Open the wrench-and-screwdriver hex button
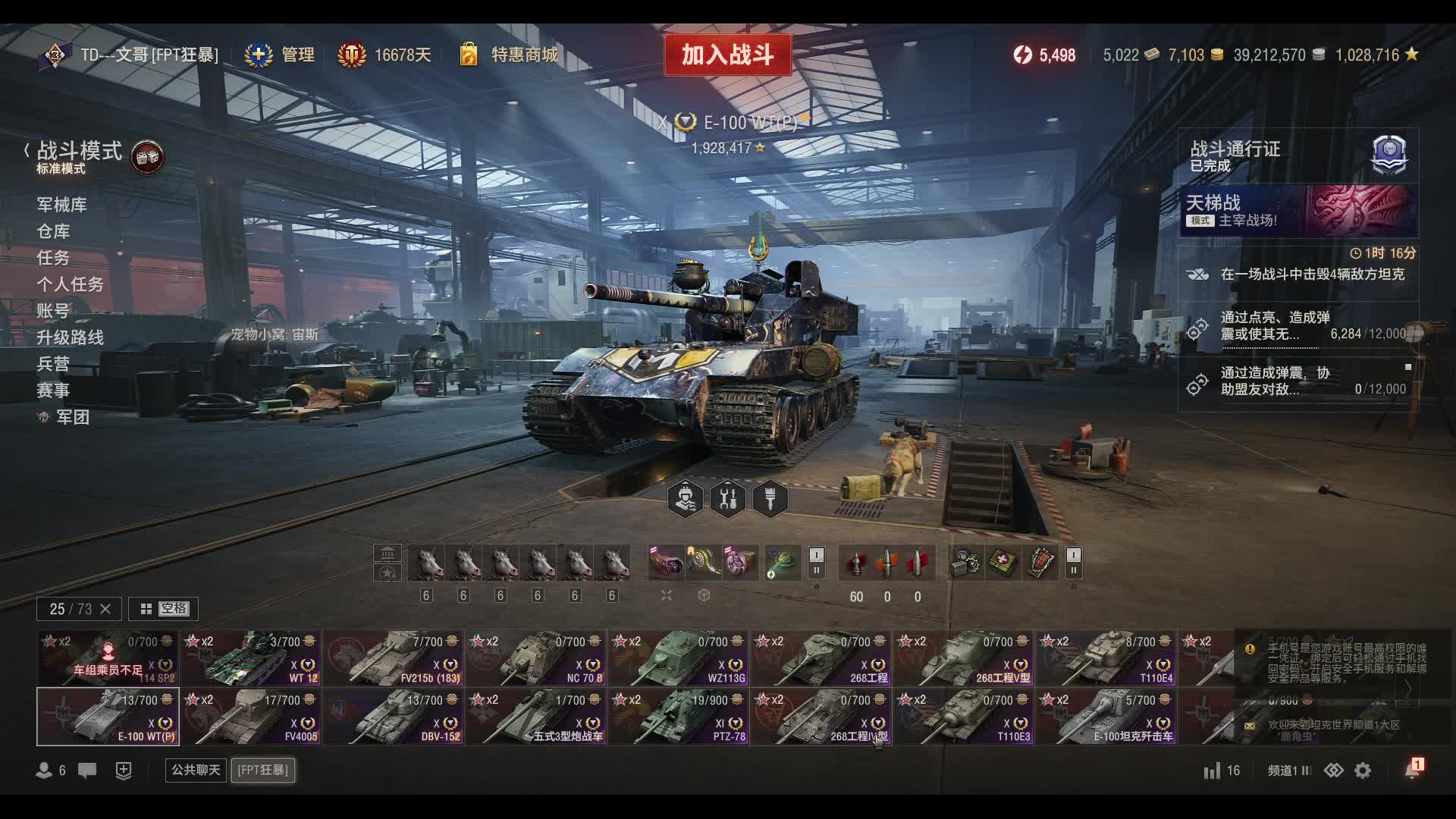Viewport: 1456px width, 819px height. [x=728, y=500]
